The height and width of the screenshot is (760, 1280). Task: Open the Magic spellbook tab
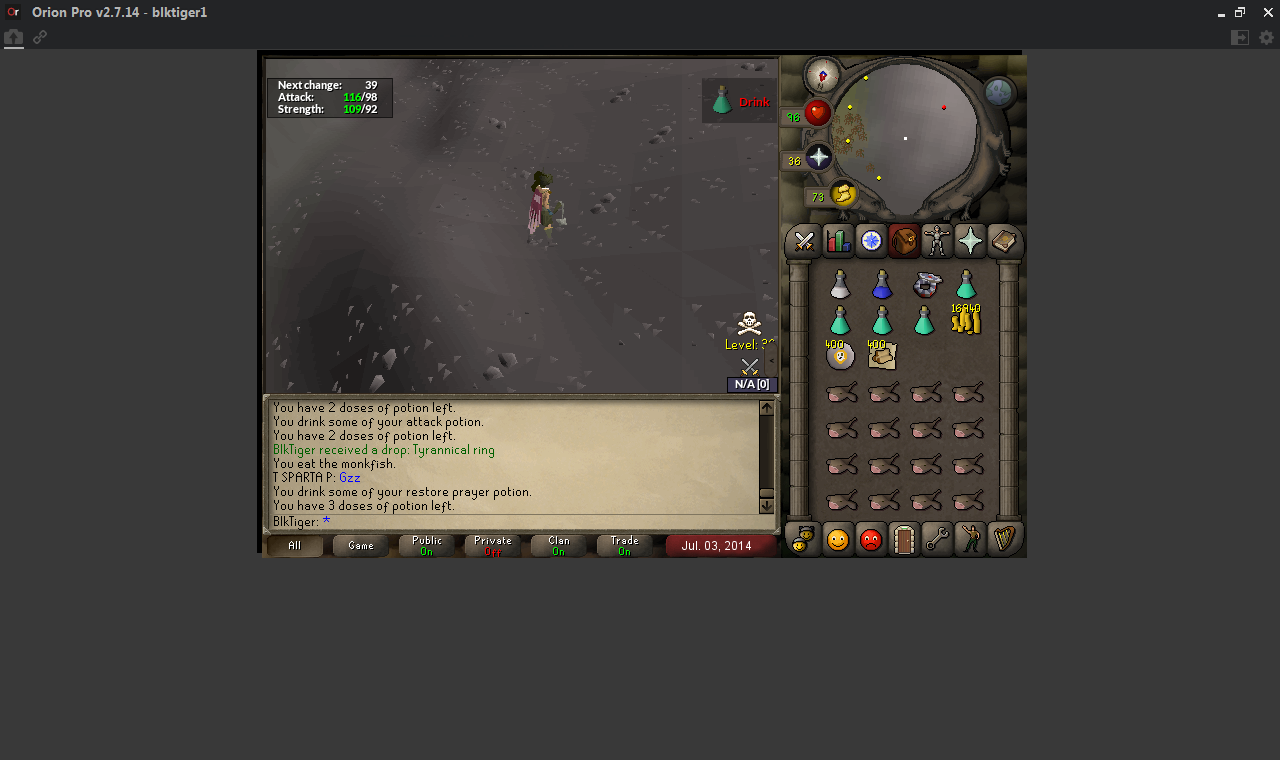pos(1004,241)
